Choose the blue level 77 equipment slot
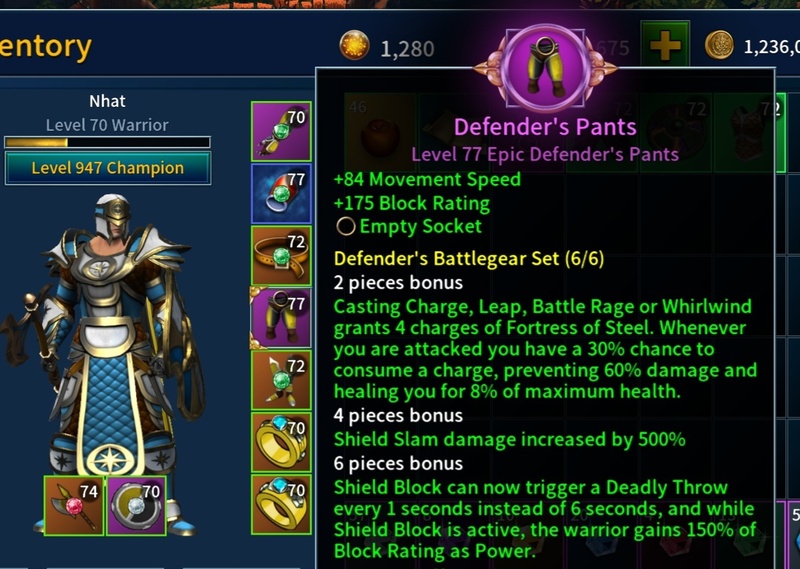 pos(280,194)
